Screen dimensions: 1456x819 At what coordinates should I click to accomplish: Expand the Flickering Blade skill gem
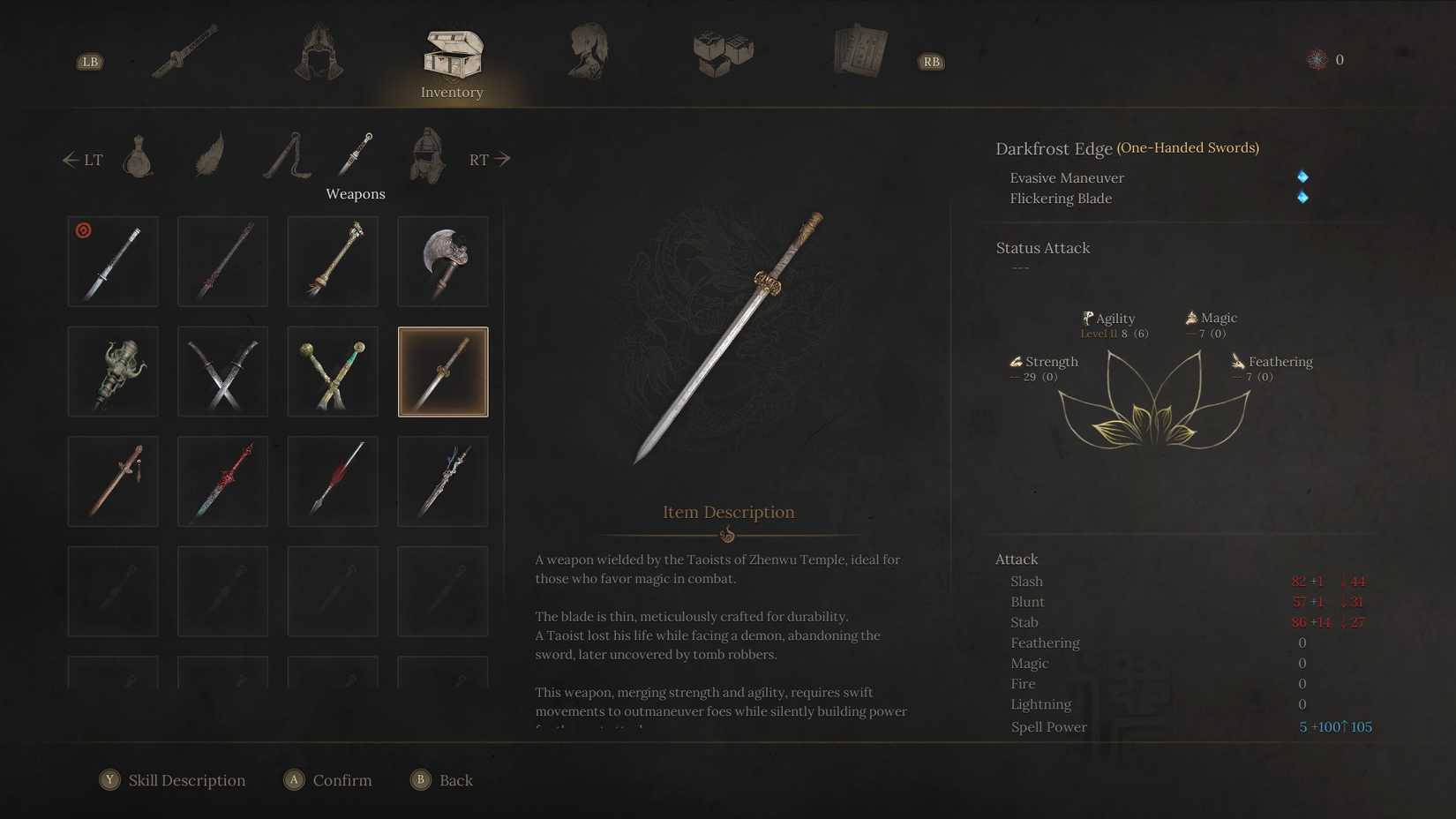(1304, 199)
